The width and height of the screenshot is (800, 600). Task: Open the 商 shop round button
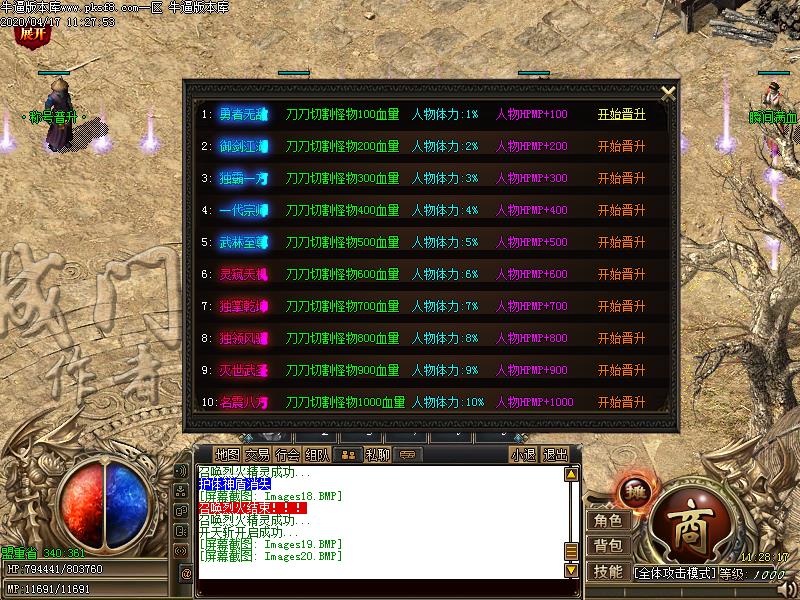[x=690, y=524]
